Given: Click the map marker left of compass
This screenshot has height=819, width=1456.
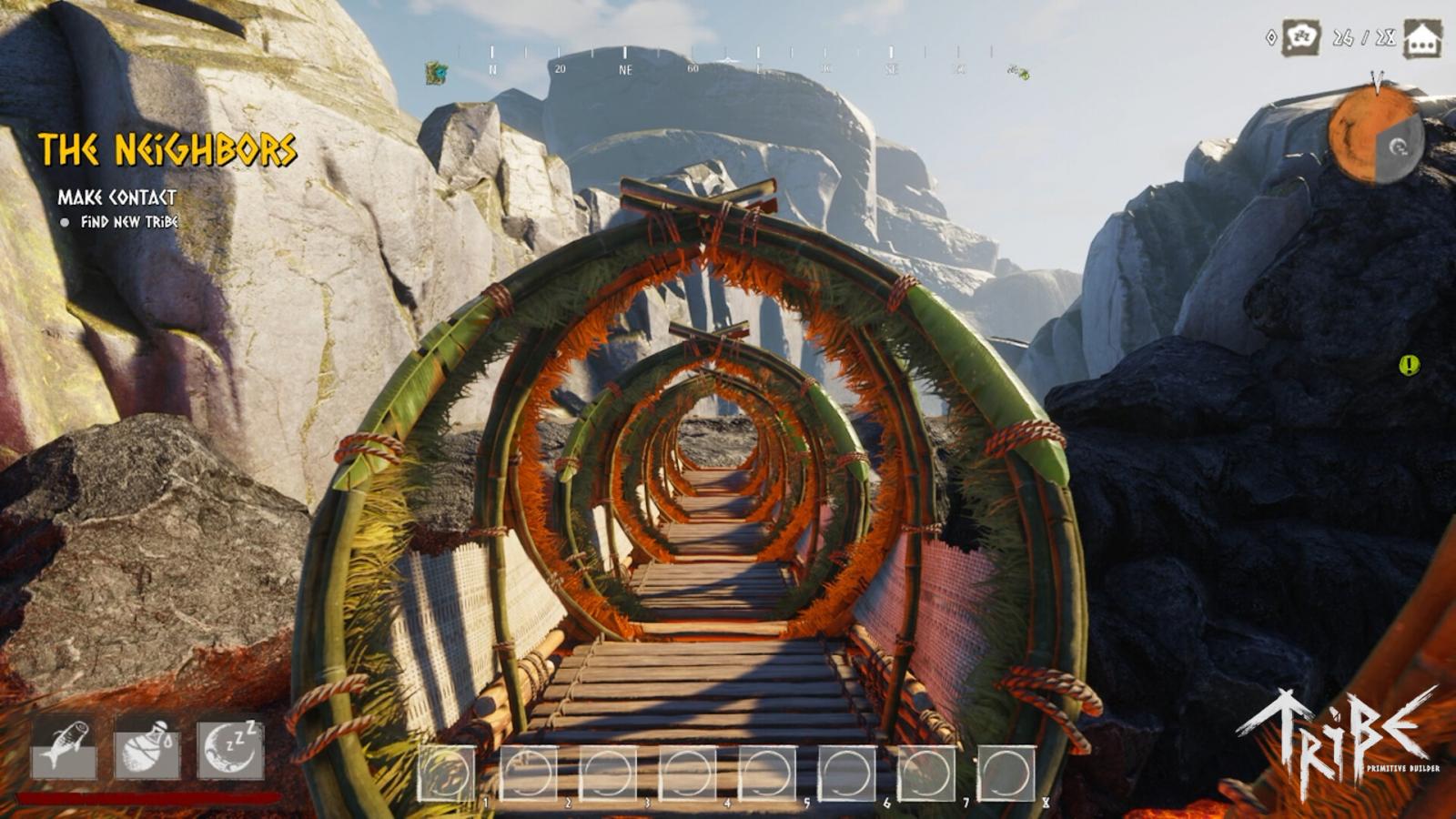Looking at the screenshot, I should point(437,73).
